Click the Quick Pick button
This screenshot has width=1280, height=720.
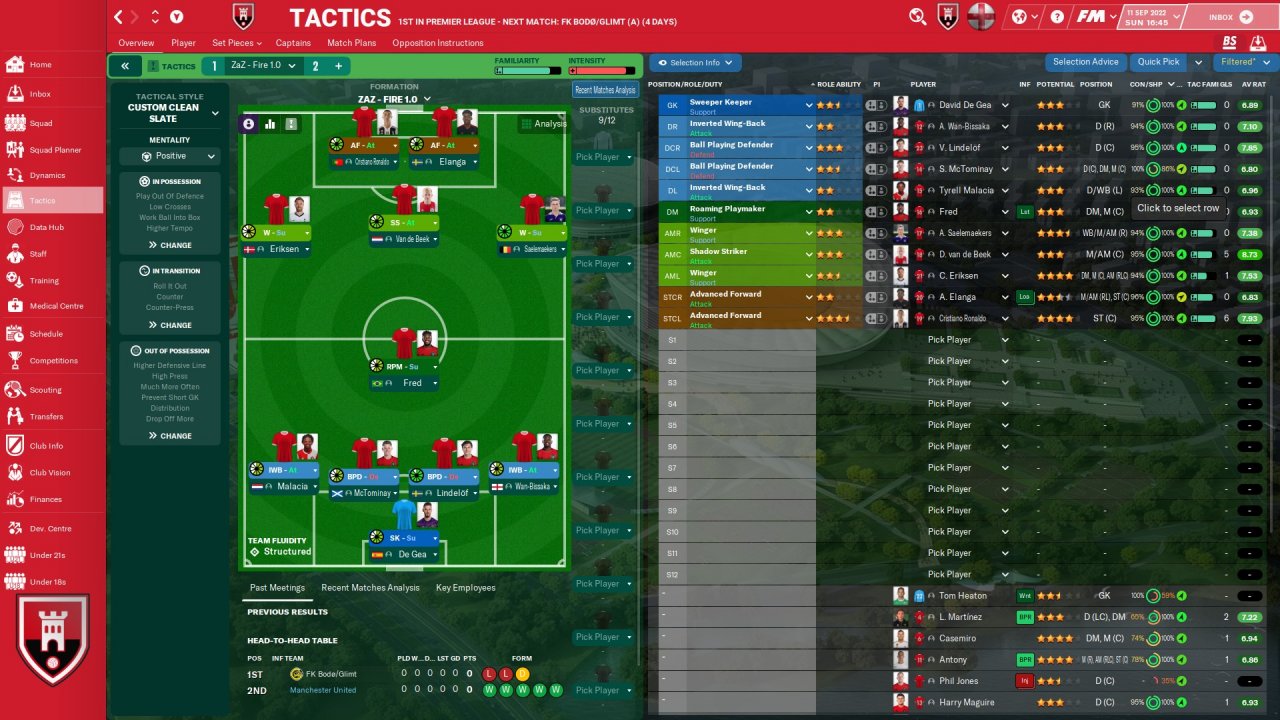point(1158,62)
